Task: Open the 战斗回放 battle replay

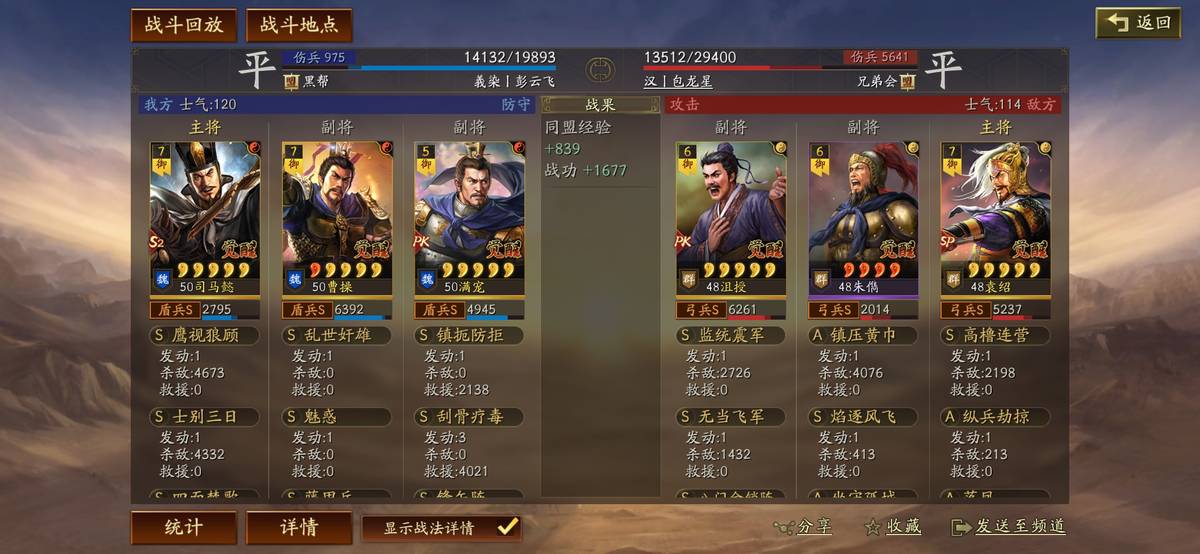Action: 183,25
